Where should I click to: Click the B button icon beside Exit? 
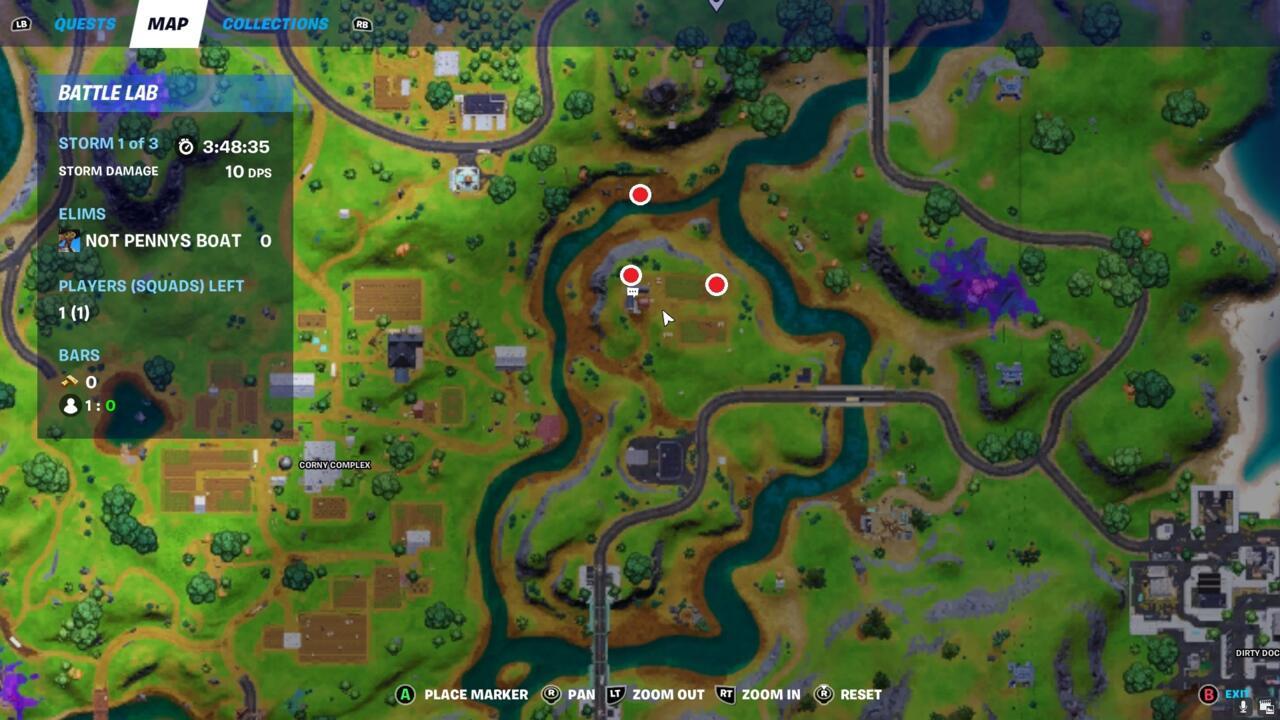tap(1208, 694)
